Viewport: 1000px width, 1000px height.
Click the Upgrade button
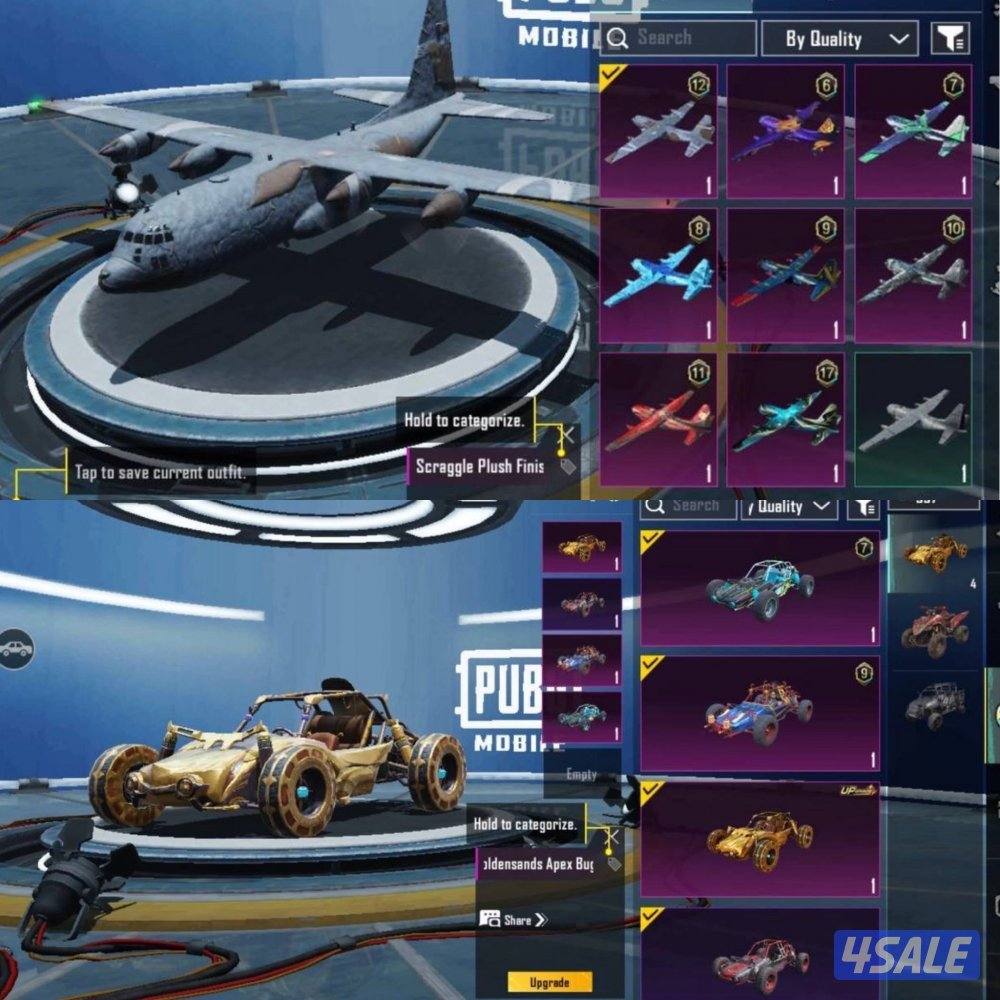tap(549, 982)
